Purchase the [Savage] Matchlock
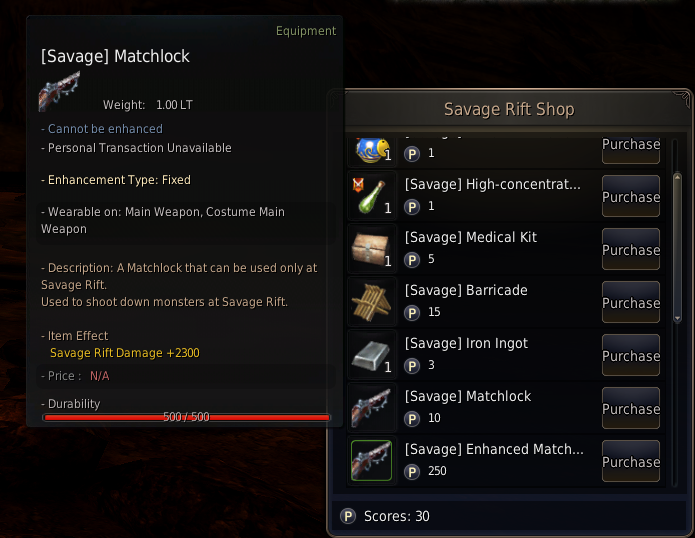The image size is (695, 538). click(x=630, y=408)
